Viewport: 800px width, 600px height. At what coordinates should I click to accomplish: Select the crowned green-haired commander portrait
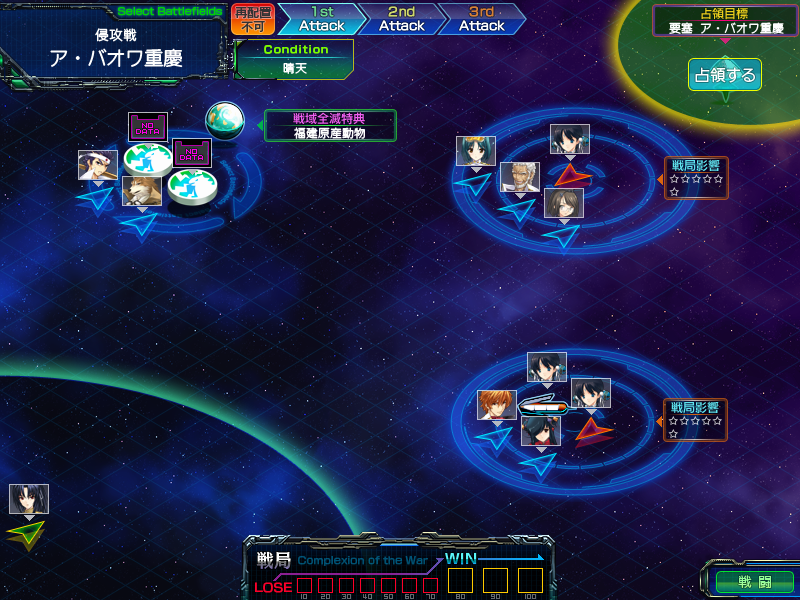(x=476, y=150)
